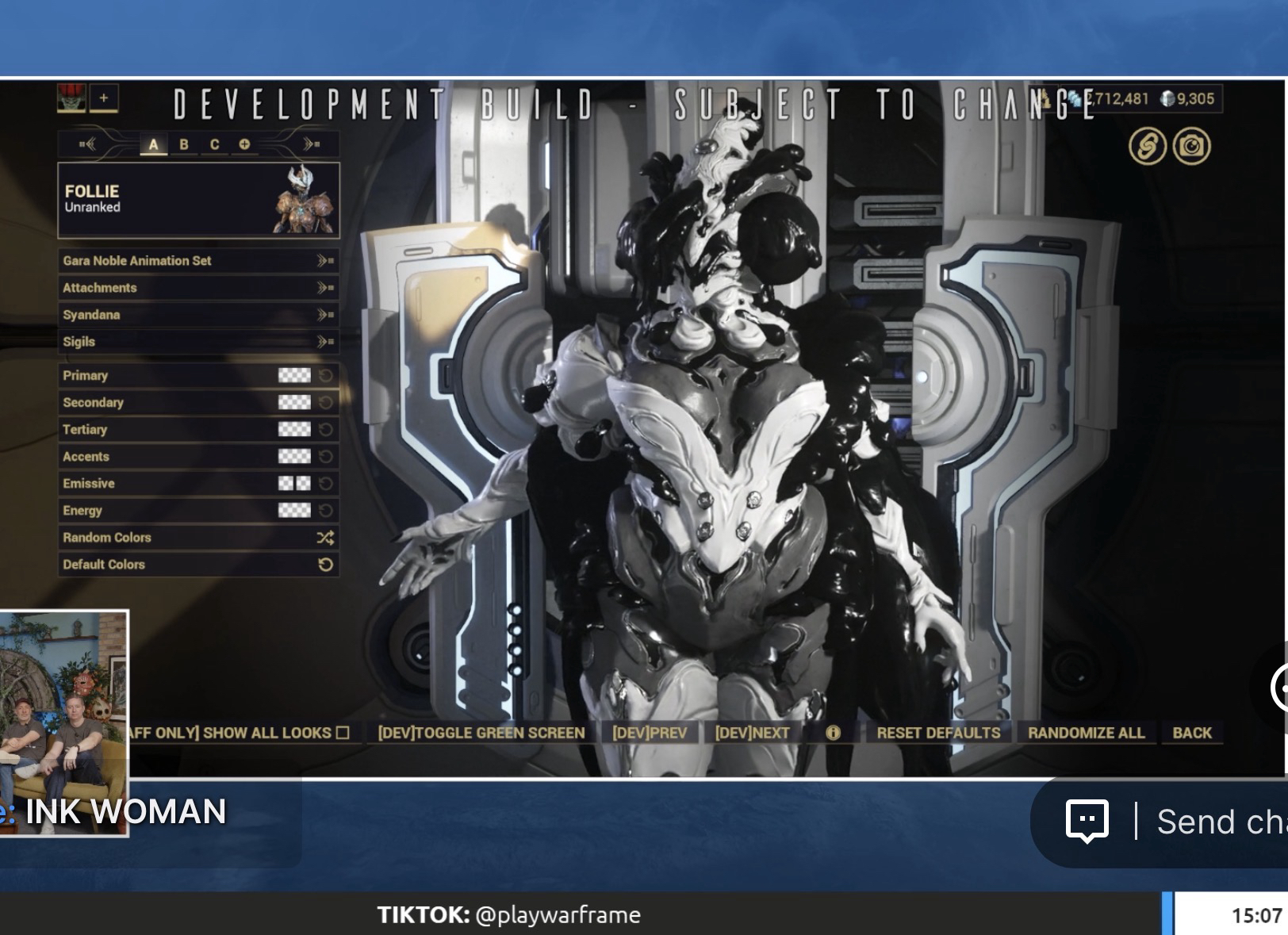The width and height of the screenshot is (1288, 935).
Task: Pick the Energy color swatch
Action: (294, 511)
